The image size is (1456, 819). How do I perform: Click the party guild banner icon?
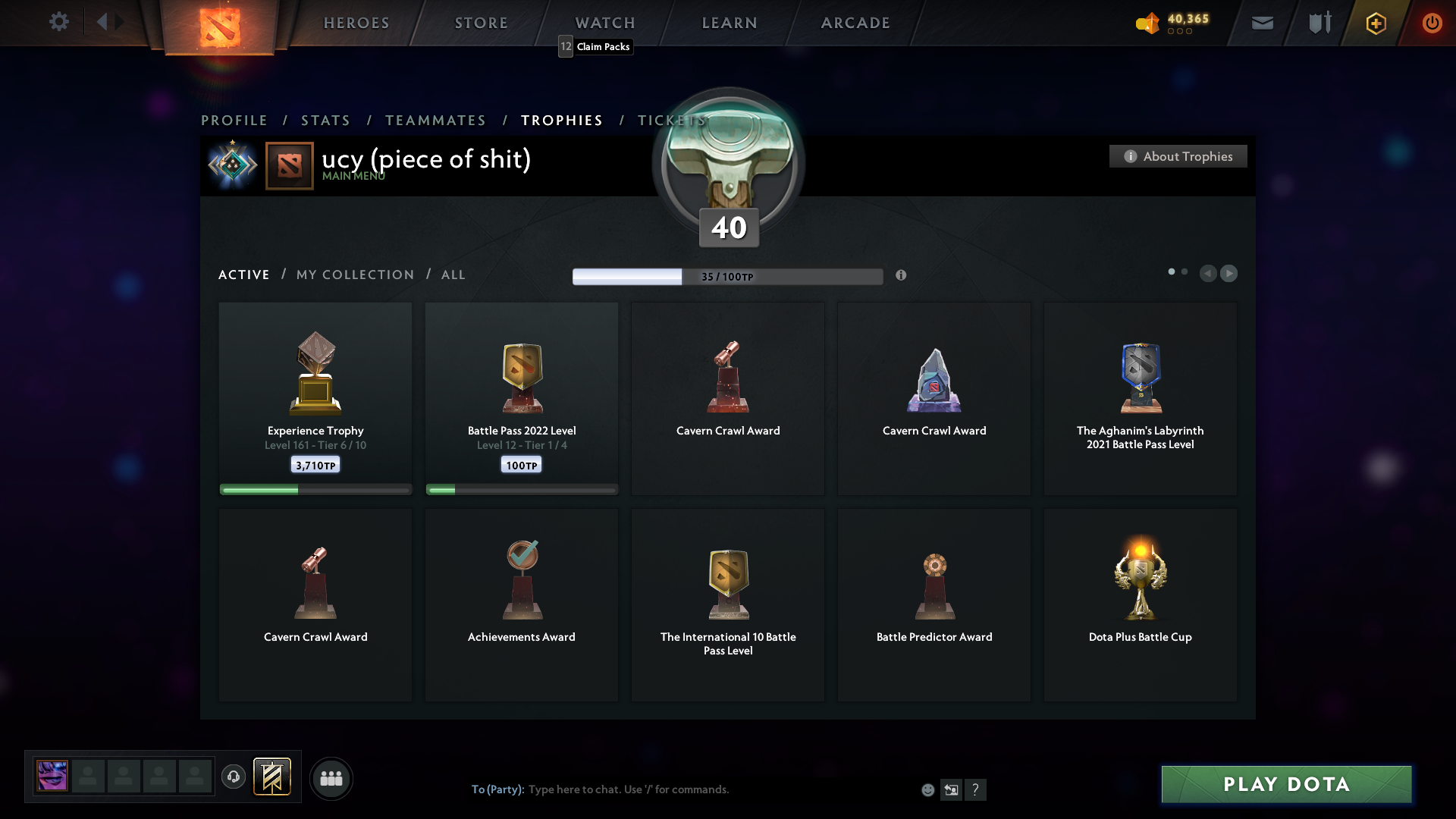[273, 777]
